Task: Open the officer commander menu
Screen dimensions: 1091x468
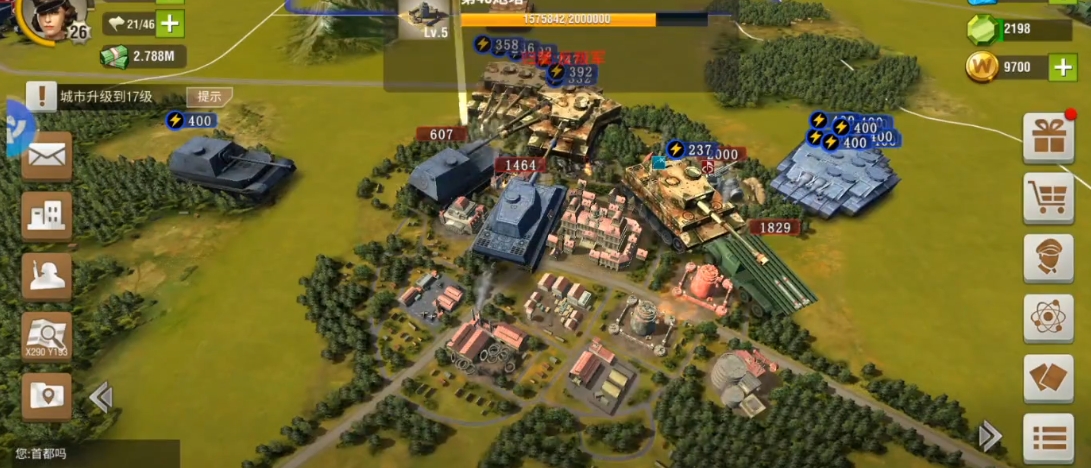Action: 1048,258
